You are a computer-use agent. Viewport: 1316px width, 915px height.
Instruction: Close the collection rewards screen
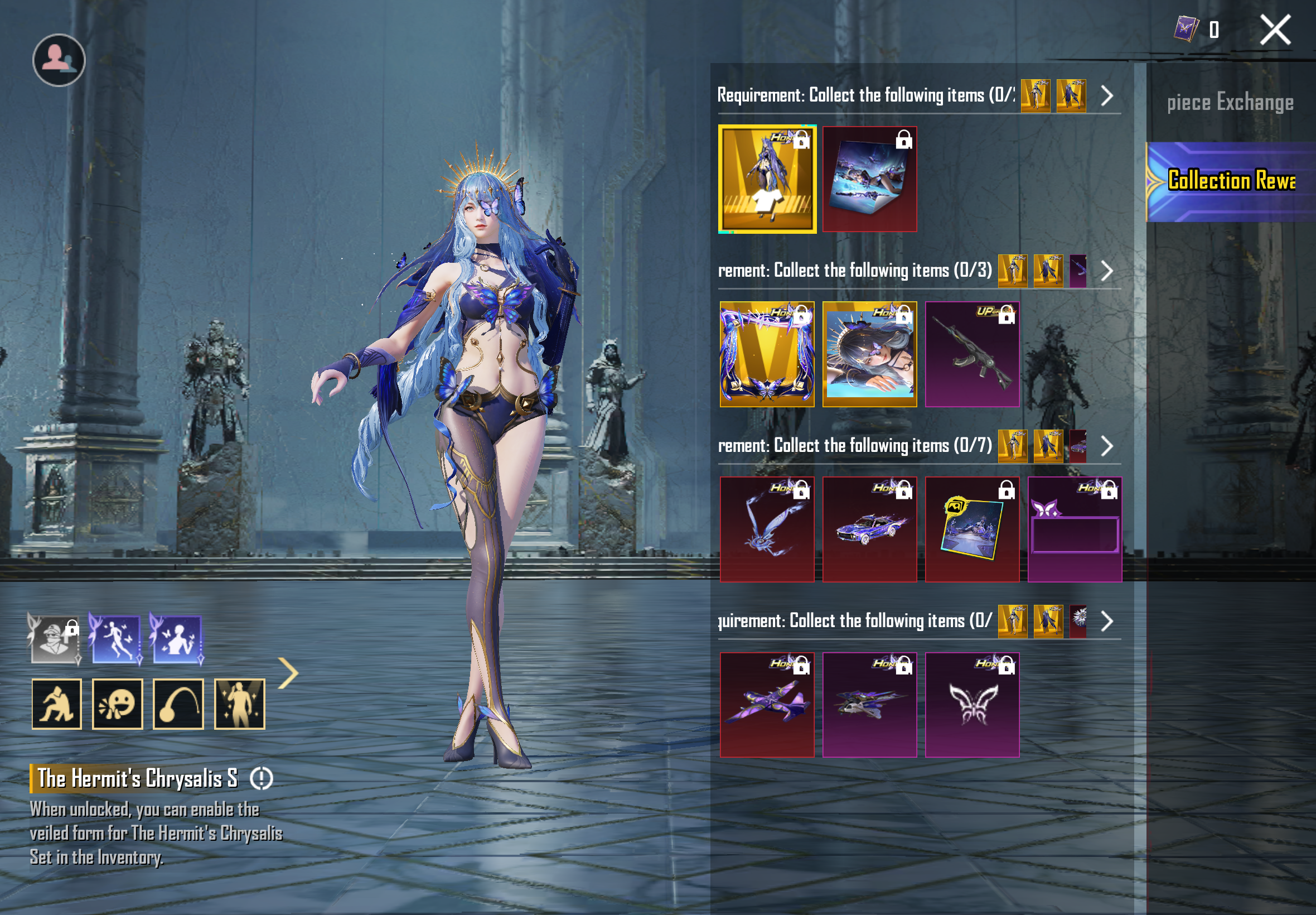pos(1275,30)
